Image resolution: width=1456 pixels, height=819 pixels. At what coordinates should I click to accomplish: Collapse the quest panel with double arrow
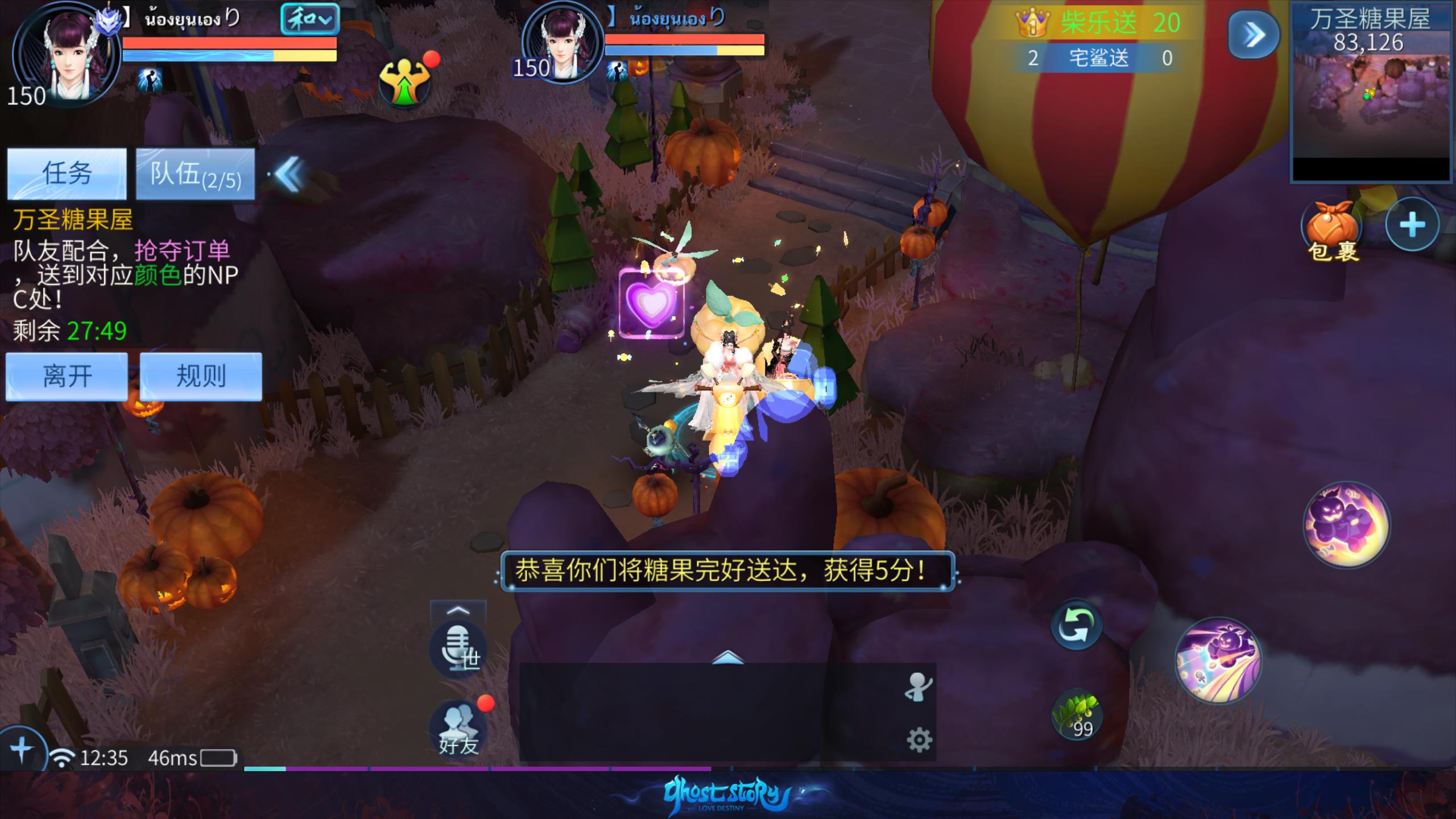pyautogui.click(x=289, y=174)
